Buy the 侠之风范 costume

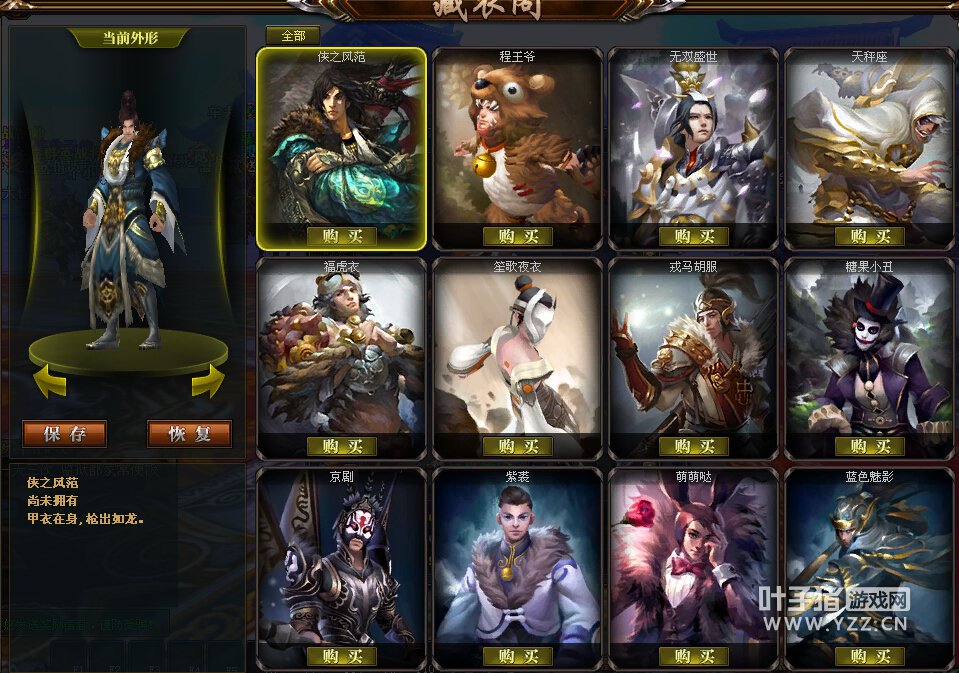pos(342,236)
